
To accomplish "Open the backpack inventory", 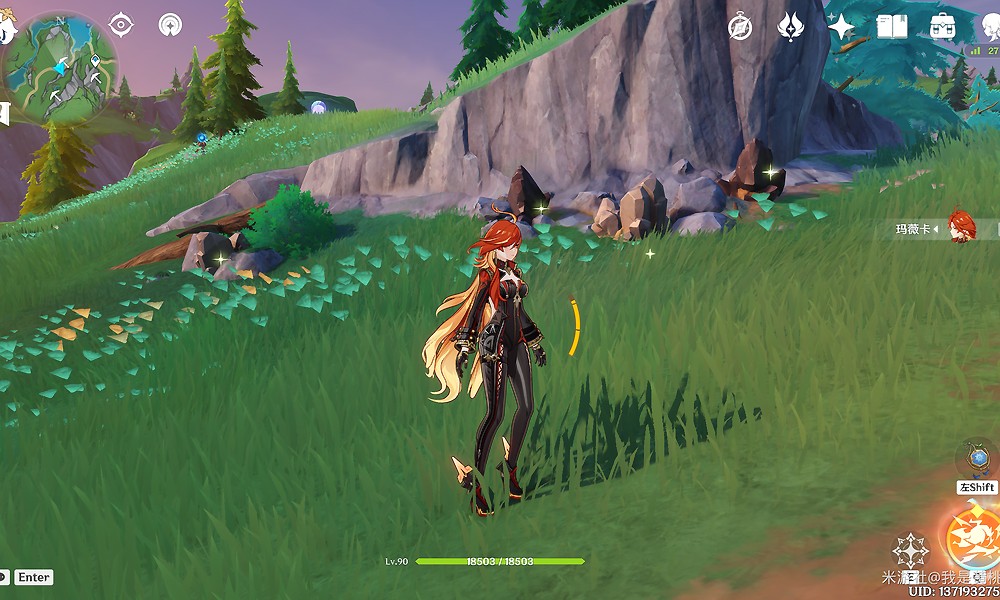I will click(x=941, y=26).
